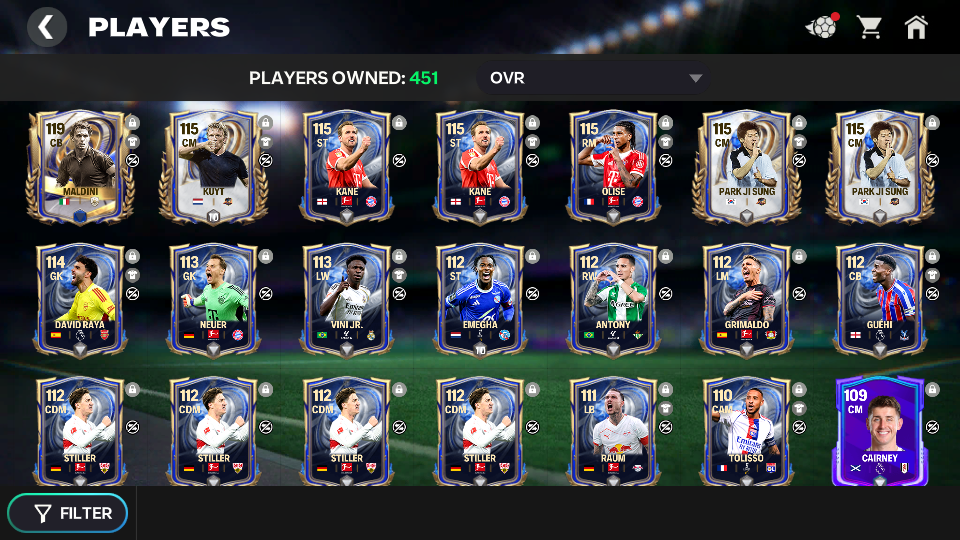Select the Guehi 112 CB card

878,299
